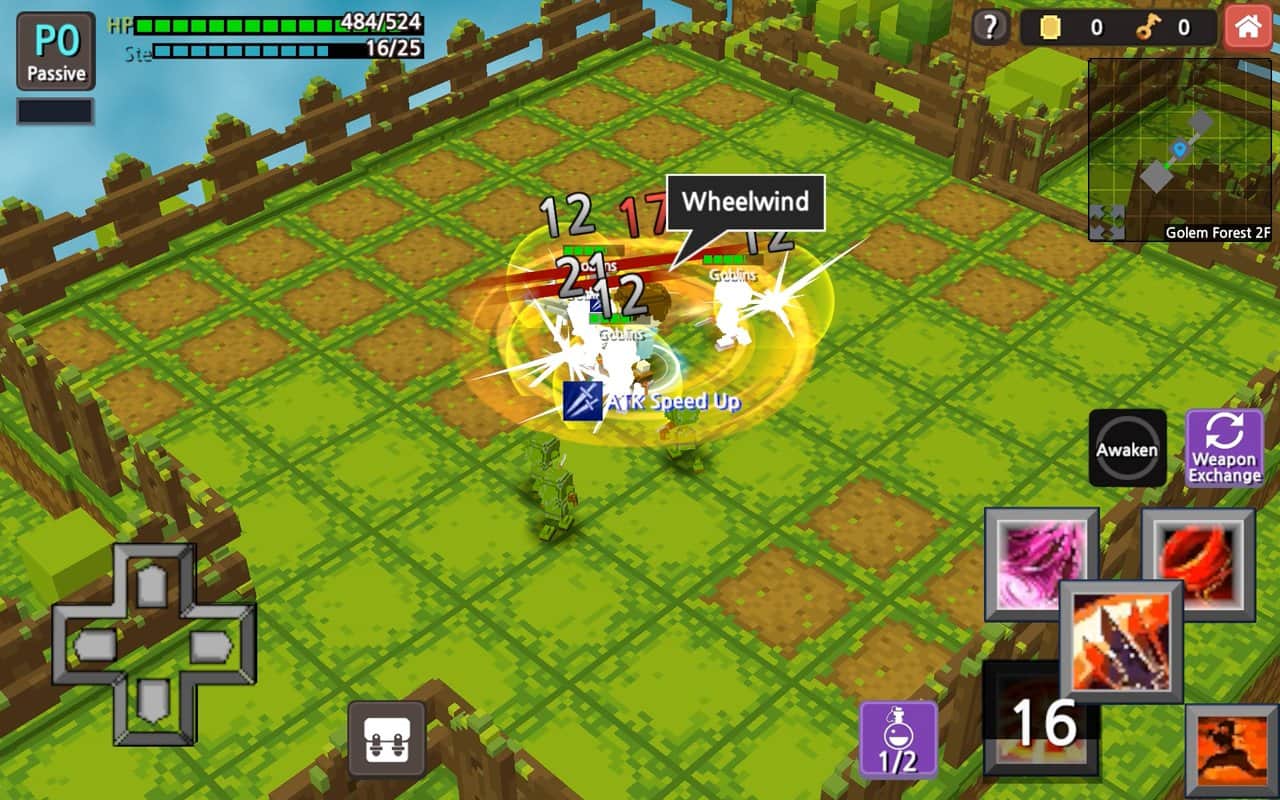Tap the Weapon Exchange button
1280x800 pixels.
tap(1224, 449)
